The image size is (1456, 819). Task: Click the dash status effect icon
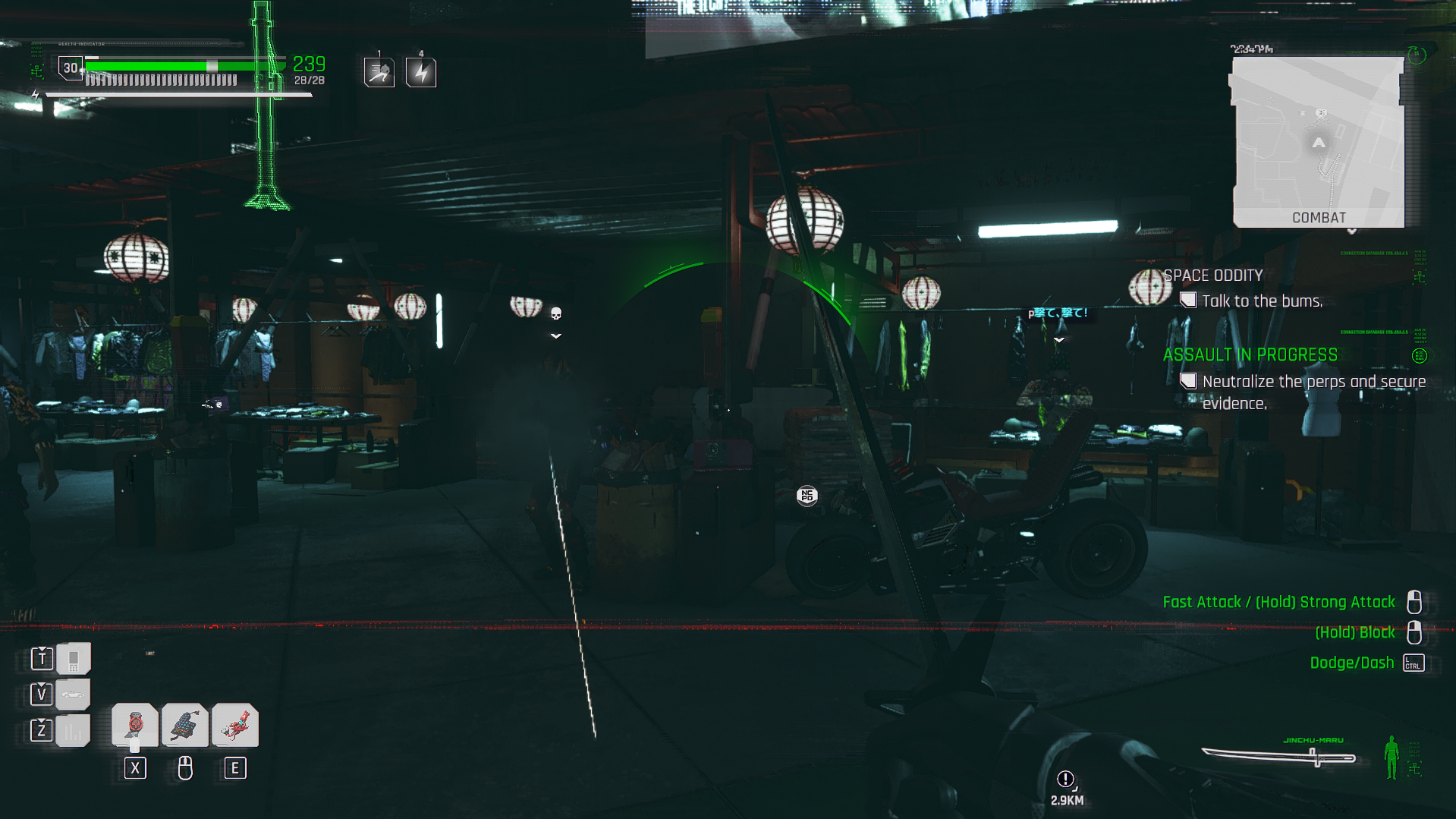coord(379,73)
